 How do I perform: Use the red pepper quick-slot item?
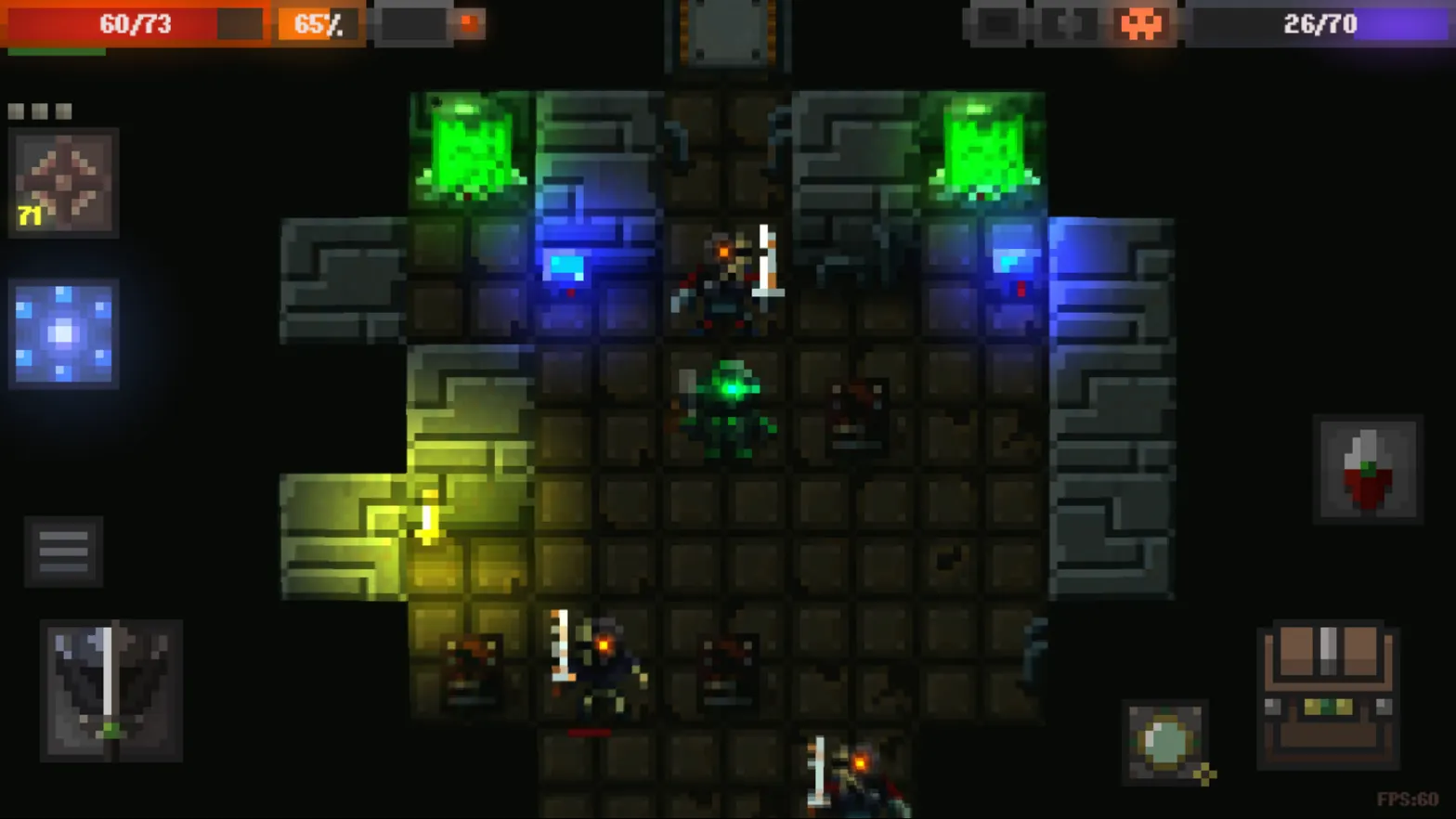[x=1369, y=469]
